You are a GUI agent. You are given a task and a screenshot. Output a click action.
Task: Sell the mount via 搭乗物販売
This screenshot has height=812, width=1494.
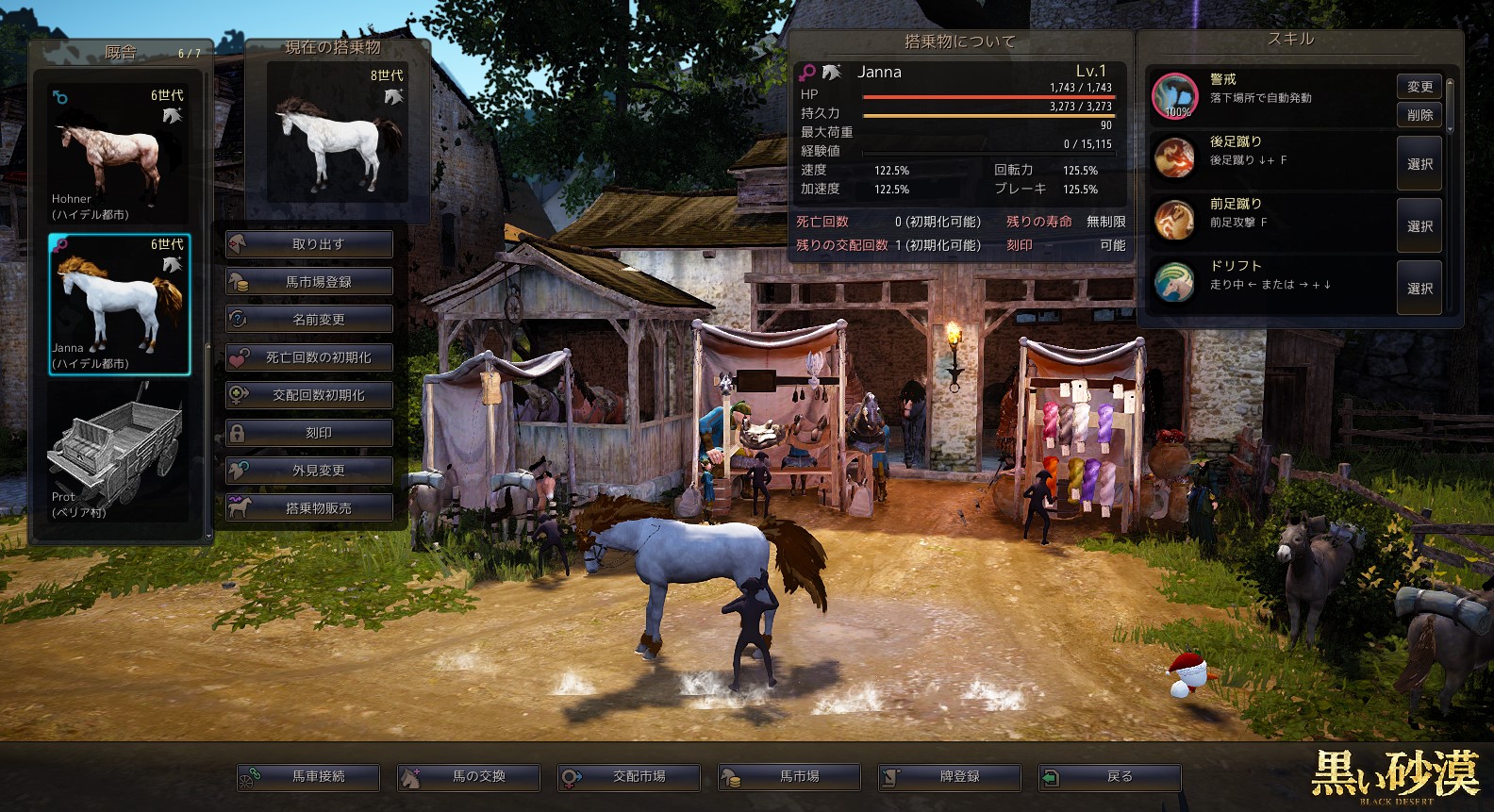[x=309, y=508]
